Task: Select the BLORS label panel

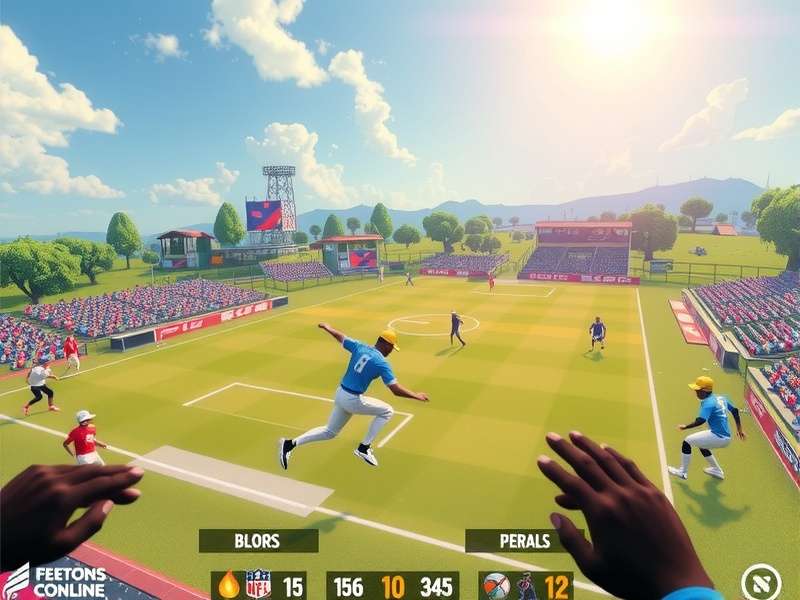Action: tap(258, 541)
